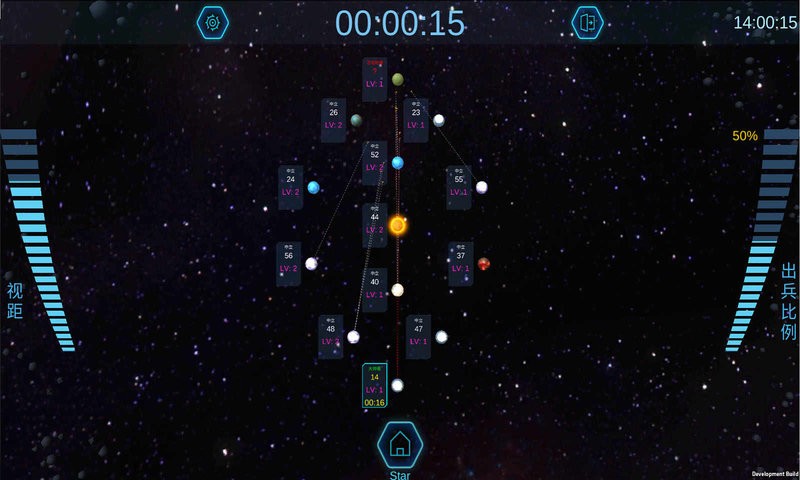Click the exit door hexagon button

click(x=587, y=22)
